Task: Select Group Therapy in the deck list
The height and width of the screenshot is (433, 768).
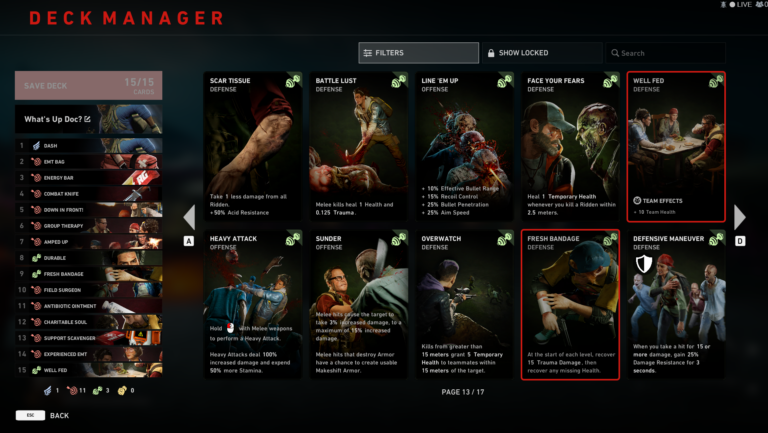Action: (88, 226)
